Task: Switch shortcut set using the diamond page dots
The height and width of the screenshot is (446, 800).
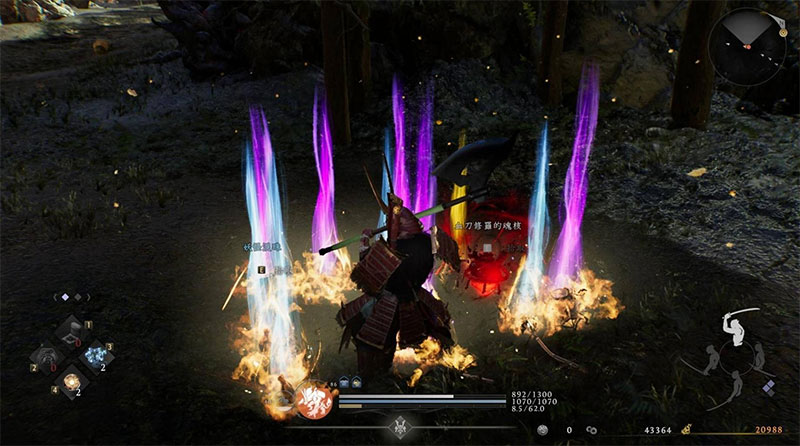Action: (x=66, y=296)
